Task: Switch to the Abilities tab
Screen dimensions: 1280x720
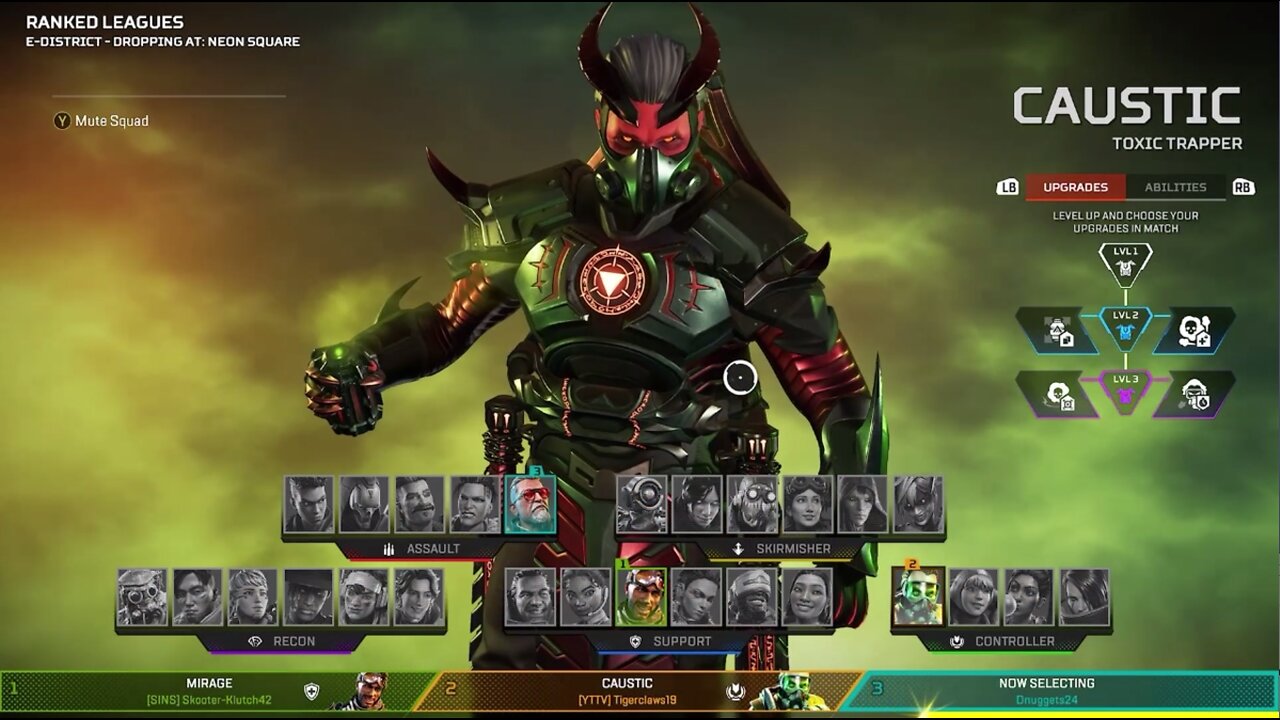Action: (x=1175, y=187)
